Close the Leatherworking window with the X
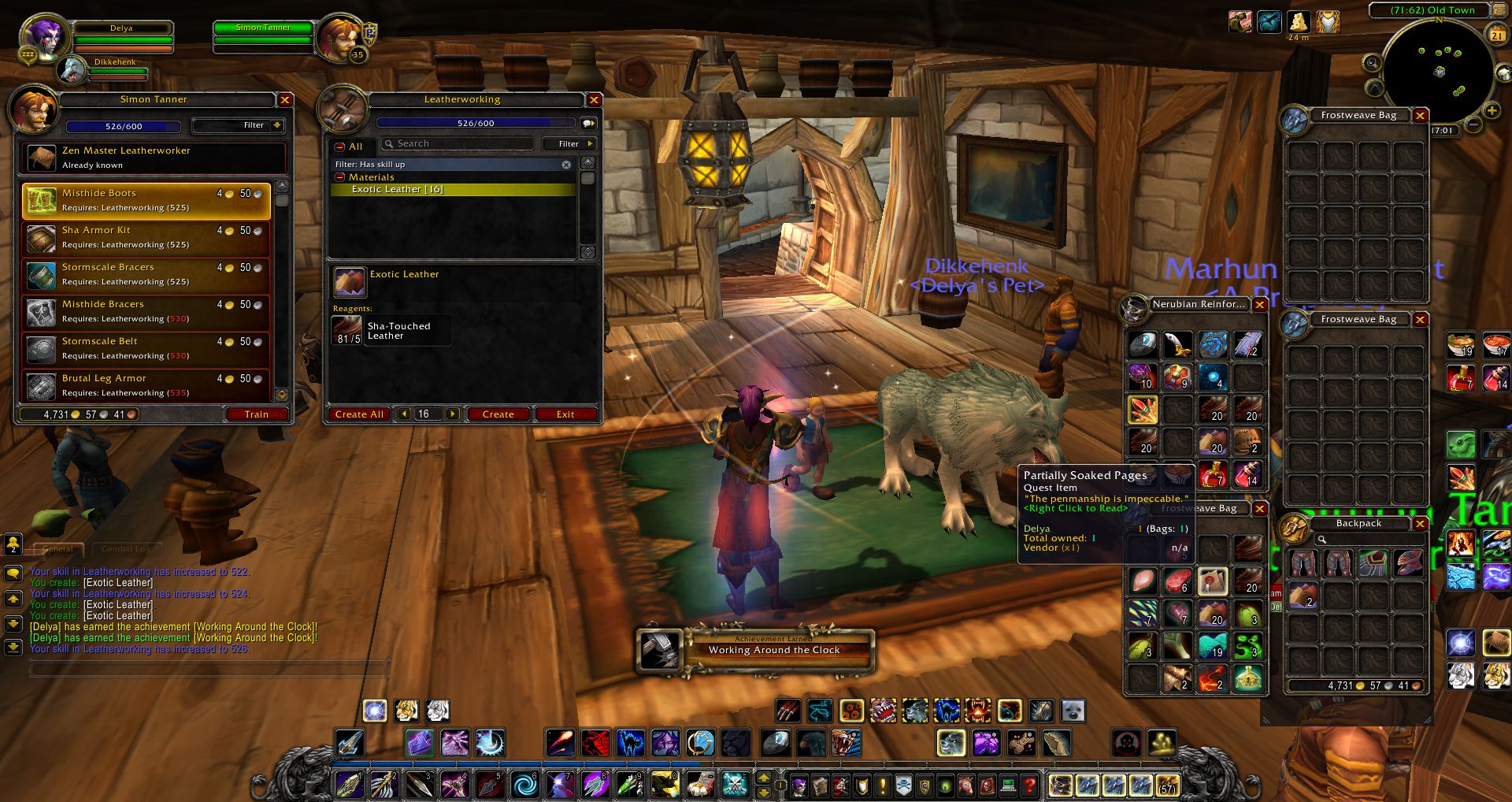The image size is (1512, 802). pos(595,100)
